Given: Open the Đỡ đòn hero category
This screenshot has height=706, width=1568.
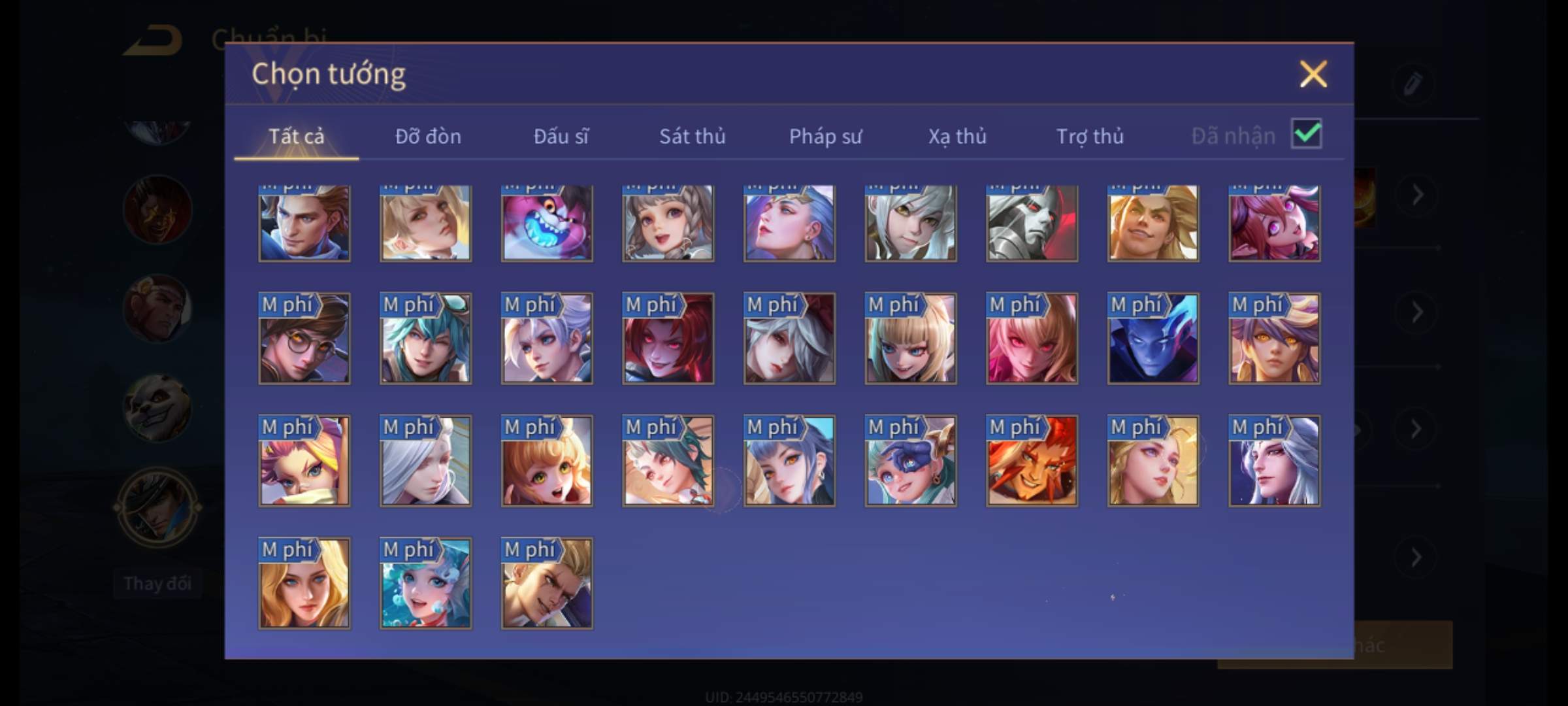Looking at the screenshot, I should pyautogui.click(x=428, y=136).
